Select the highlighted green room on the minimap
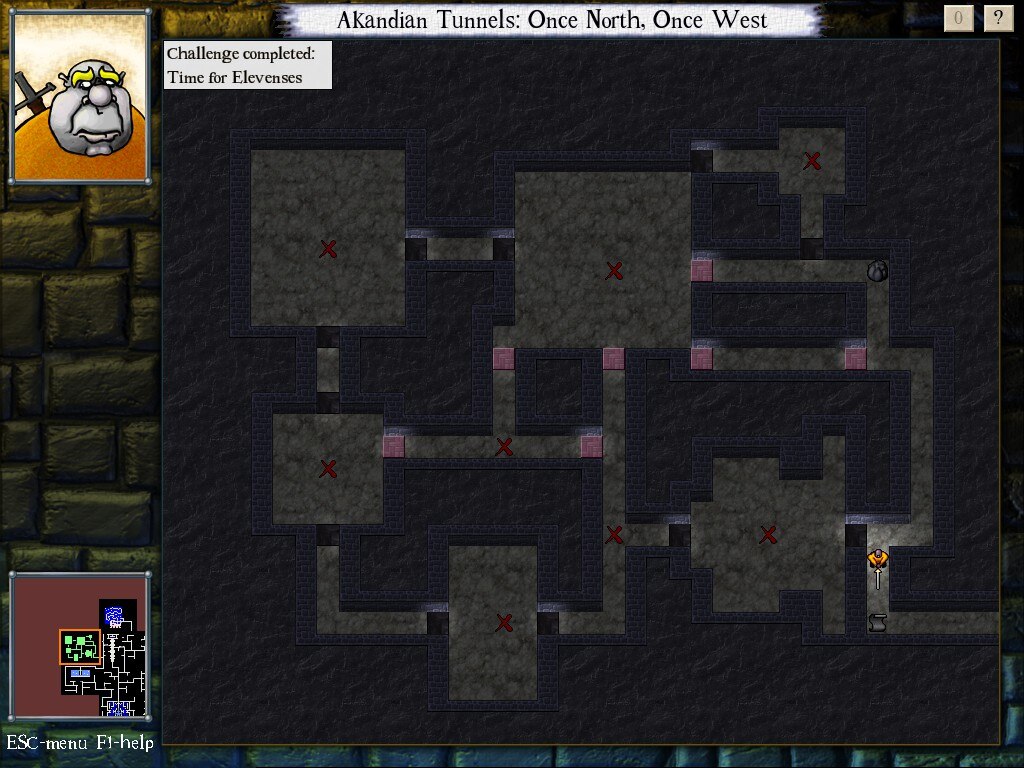Image resolution: width=1024 pixels, height=768 pixels. click(x=79, y=647)
